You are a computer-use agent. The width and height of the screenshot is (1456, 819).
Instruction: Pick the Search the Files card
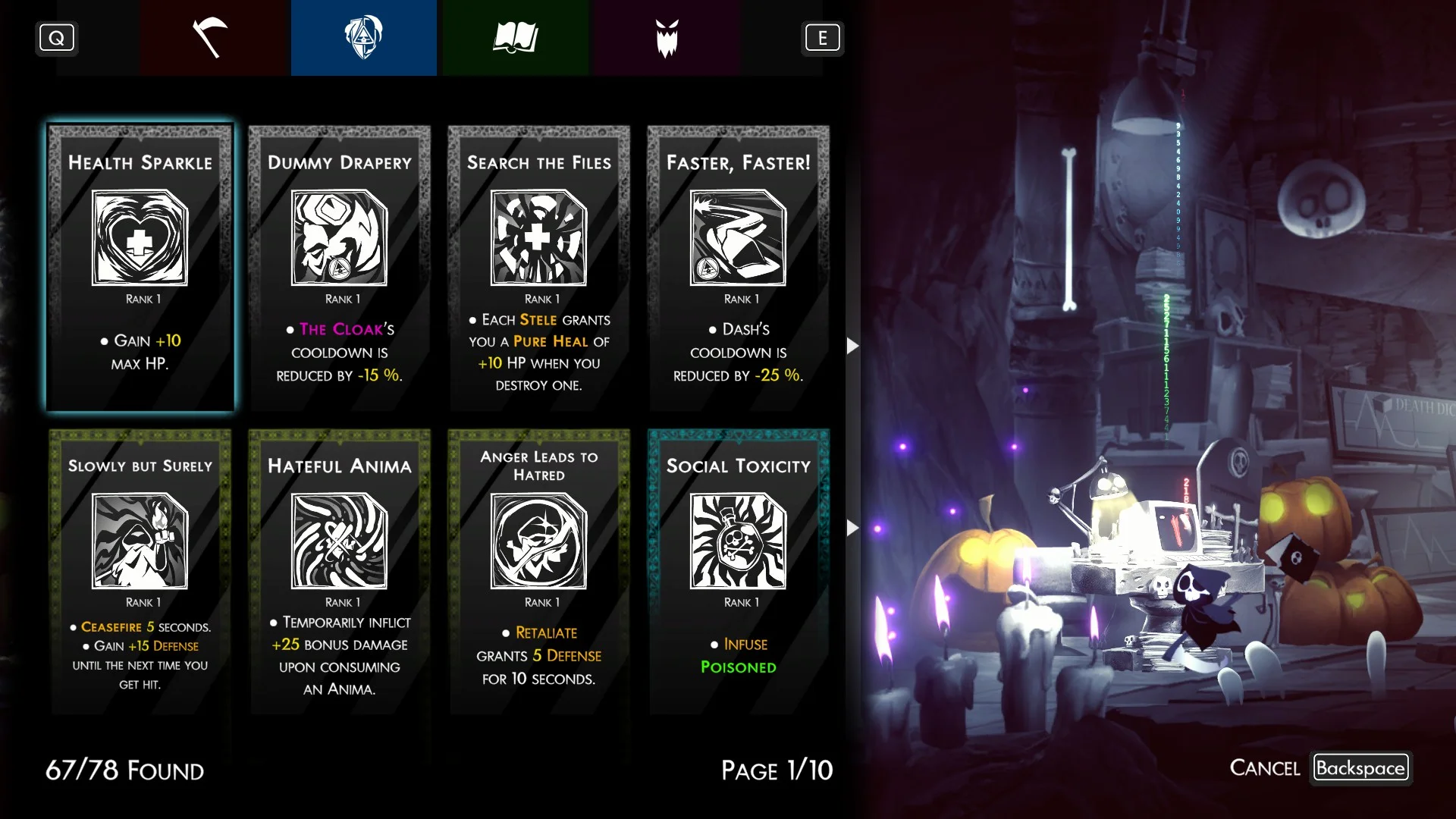point(538,268)
